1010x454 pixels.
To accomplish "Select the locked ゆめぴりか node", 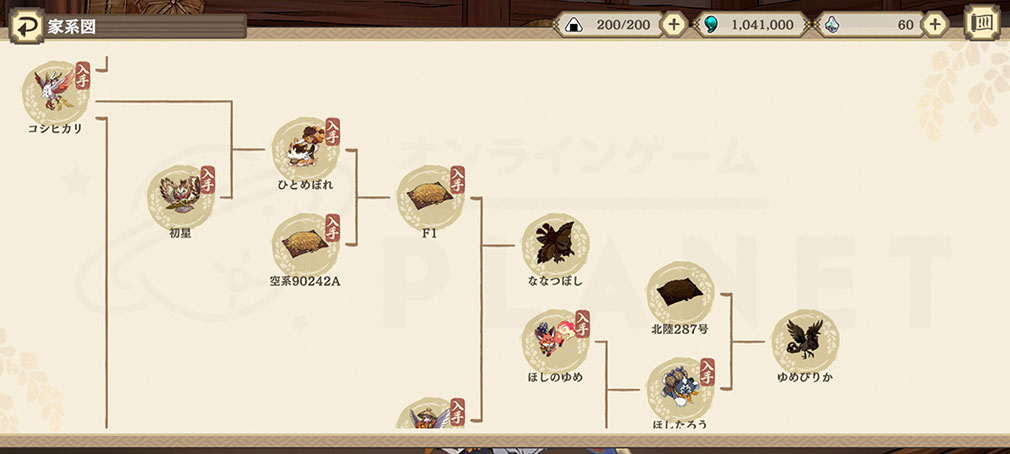I will click(805, 340).
